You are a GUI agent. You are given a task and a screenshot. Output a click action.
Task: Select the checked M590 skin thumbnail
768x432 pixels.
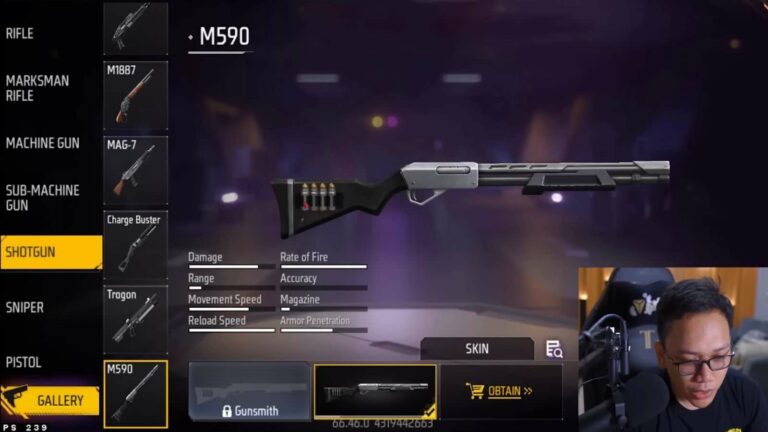[x=375, y=391]
